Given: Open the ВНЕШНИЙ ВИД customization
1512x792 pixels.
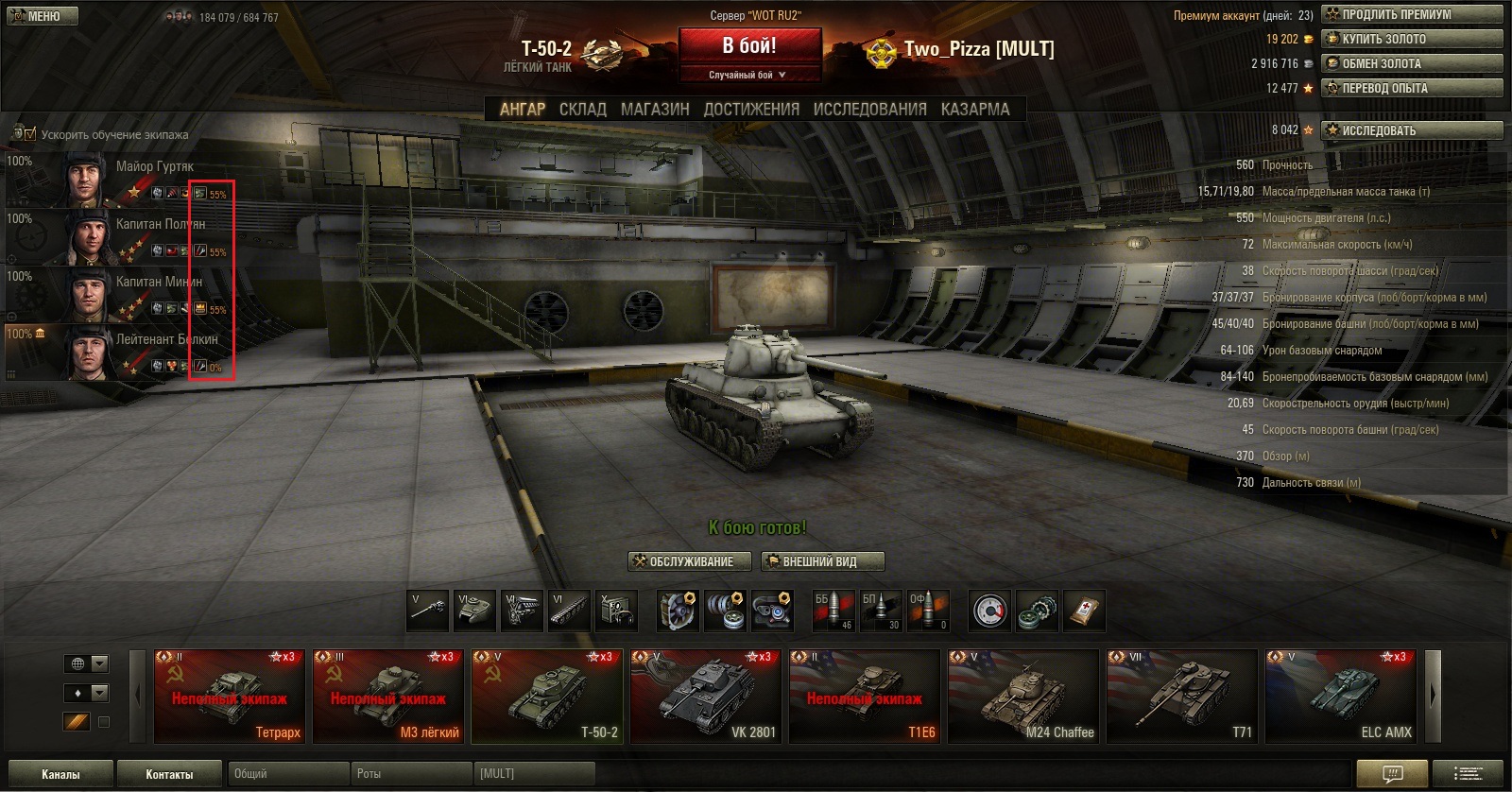Looking at the screenshot, I should [x=822, y=561].
